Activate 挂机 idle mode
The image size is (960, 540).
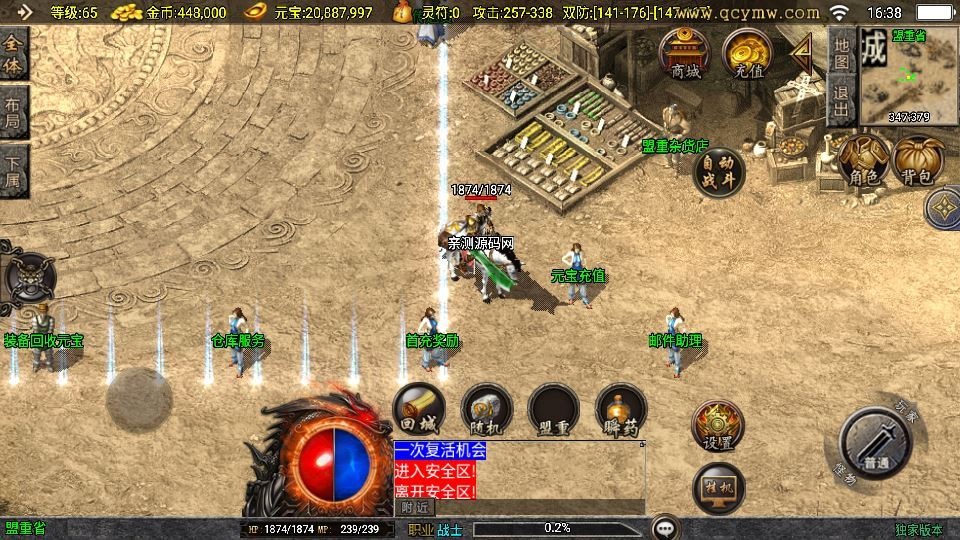click(x=718, y=488)
